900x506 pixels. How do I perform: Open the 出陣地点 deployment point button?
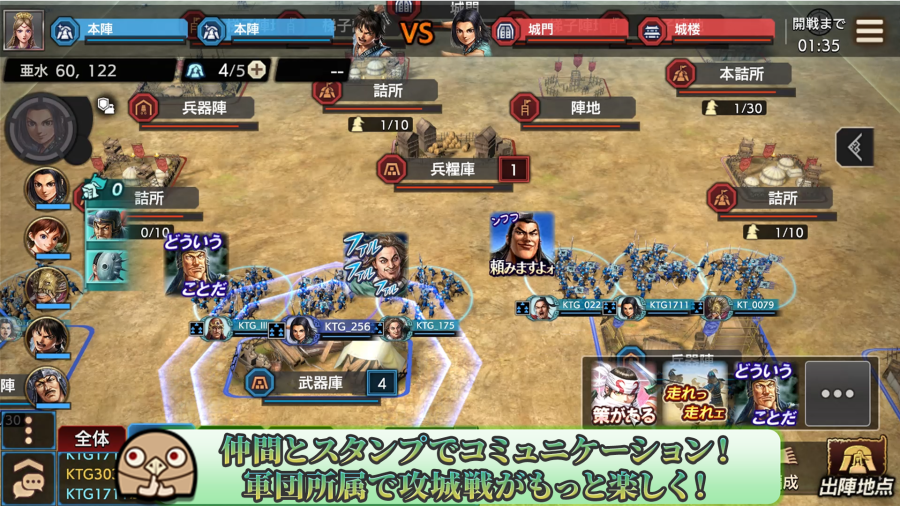click(858, 470)
